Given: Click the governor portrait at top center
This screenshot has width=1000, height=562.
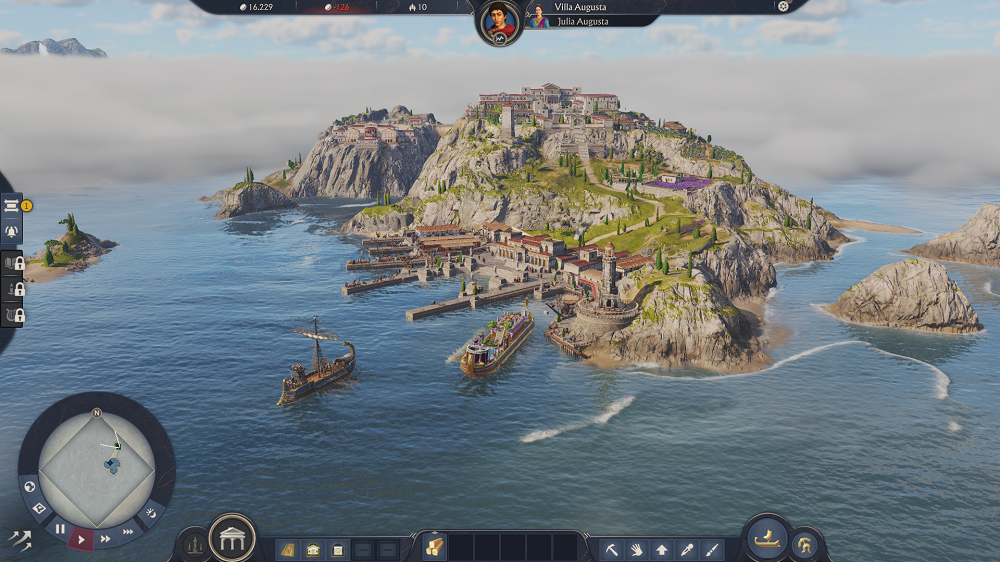Looking at the screenshot, I should pyautogui.click(x=499, y=22).
